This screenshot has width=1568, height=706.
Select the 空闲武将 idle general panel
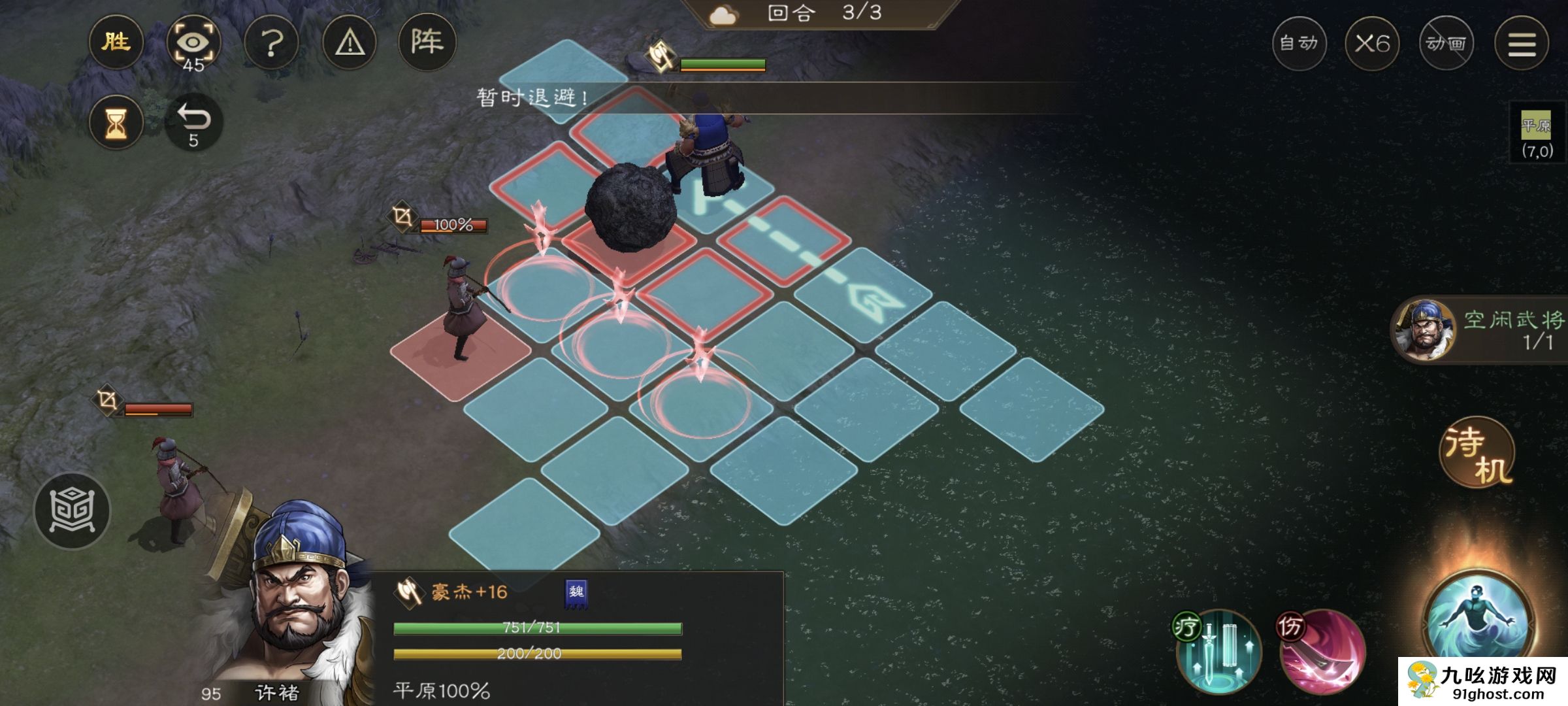1480,330
